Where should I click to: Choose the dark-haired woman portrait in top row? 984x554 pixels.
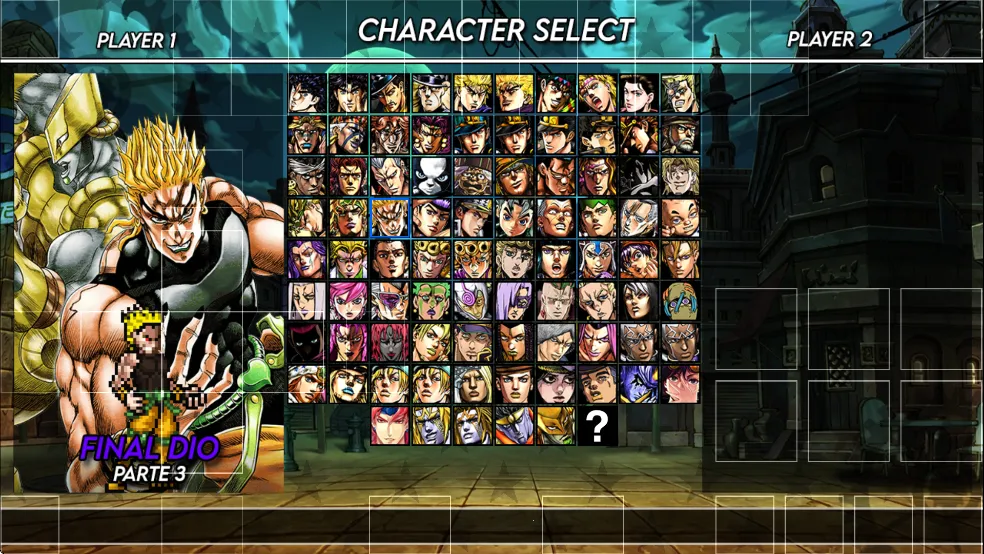pyautogui.click(x=639, y=93)
